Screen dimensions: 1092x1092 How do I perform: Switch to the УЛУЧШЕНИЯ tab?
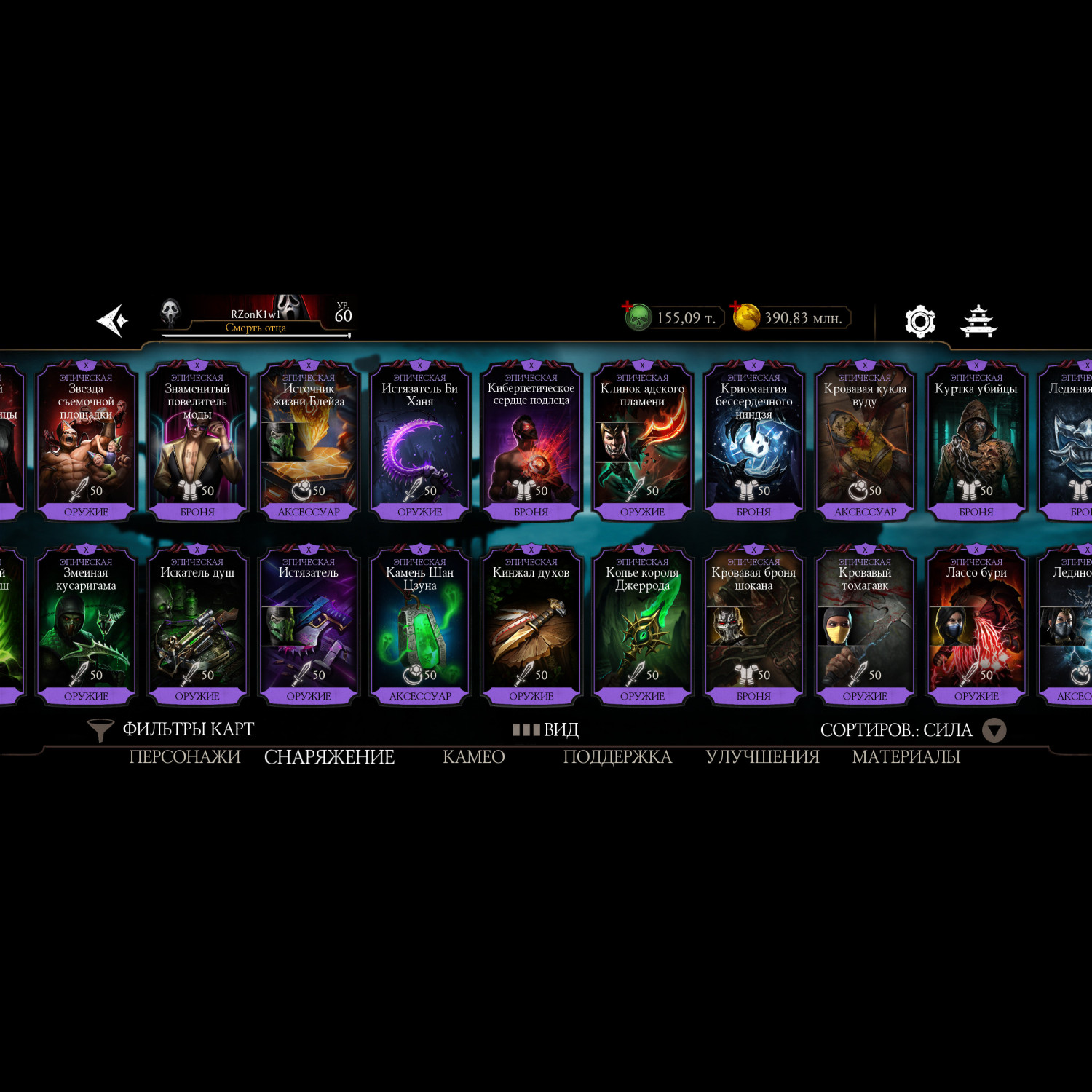coord(762,757)
